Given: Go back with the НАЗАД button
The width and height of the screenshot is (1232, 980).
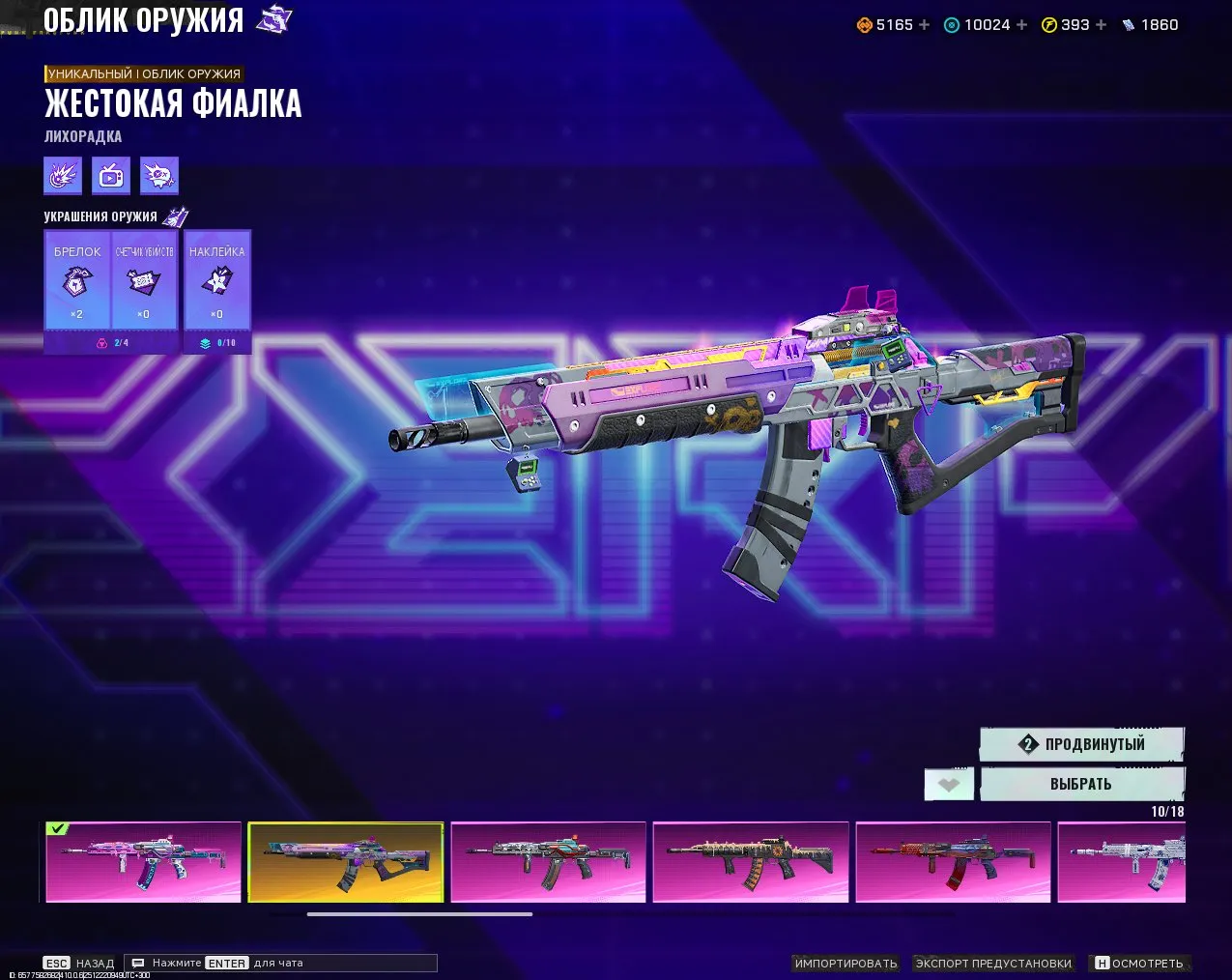Looking at the screenshot, I should pos(79,964).
